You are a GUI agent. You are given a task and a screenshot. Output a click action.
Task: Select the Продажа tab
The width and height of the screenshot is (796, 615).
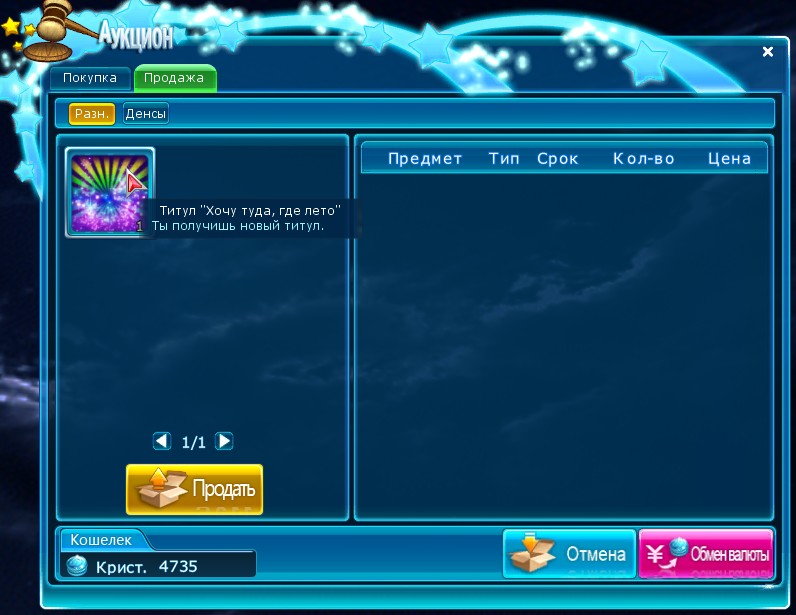(174, 78)
